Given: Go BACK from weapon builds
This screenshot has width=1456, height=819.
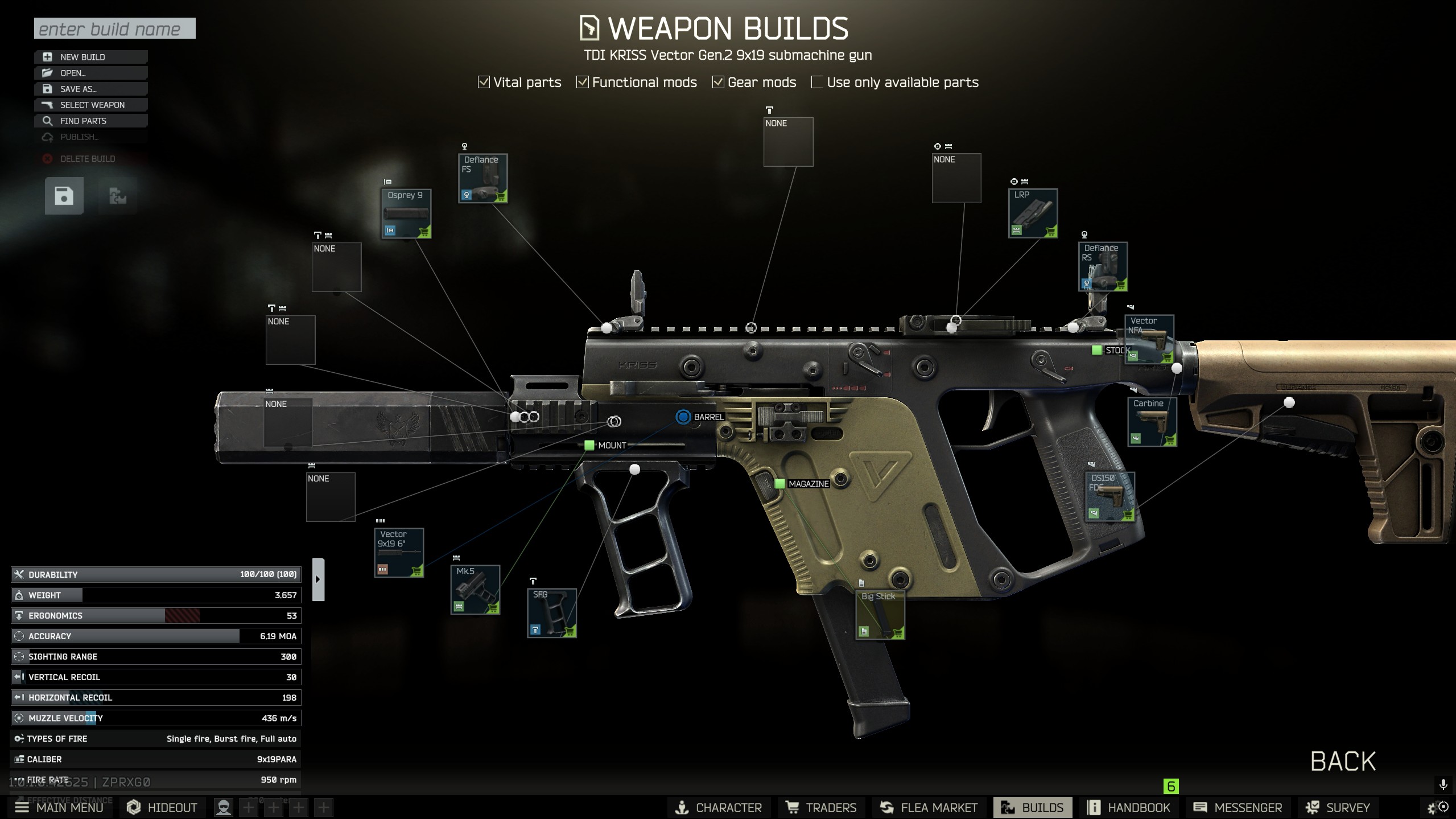Looking at the screenshot, I should pos(1343,761).
